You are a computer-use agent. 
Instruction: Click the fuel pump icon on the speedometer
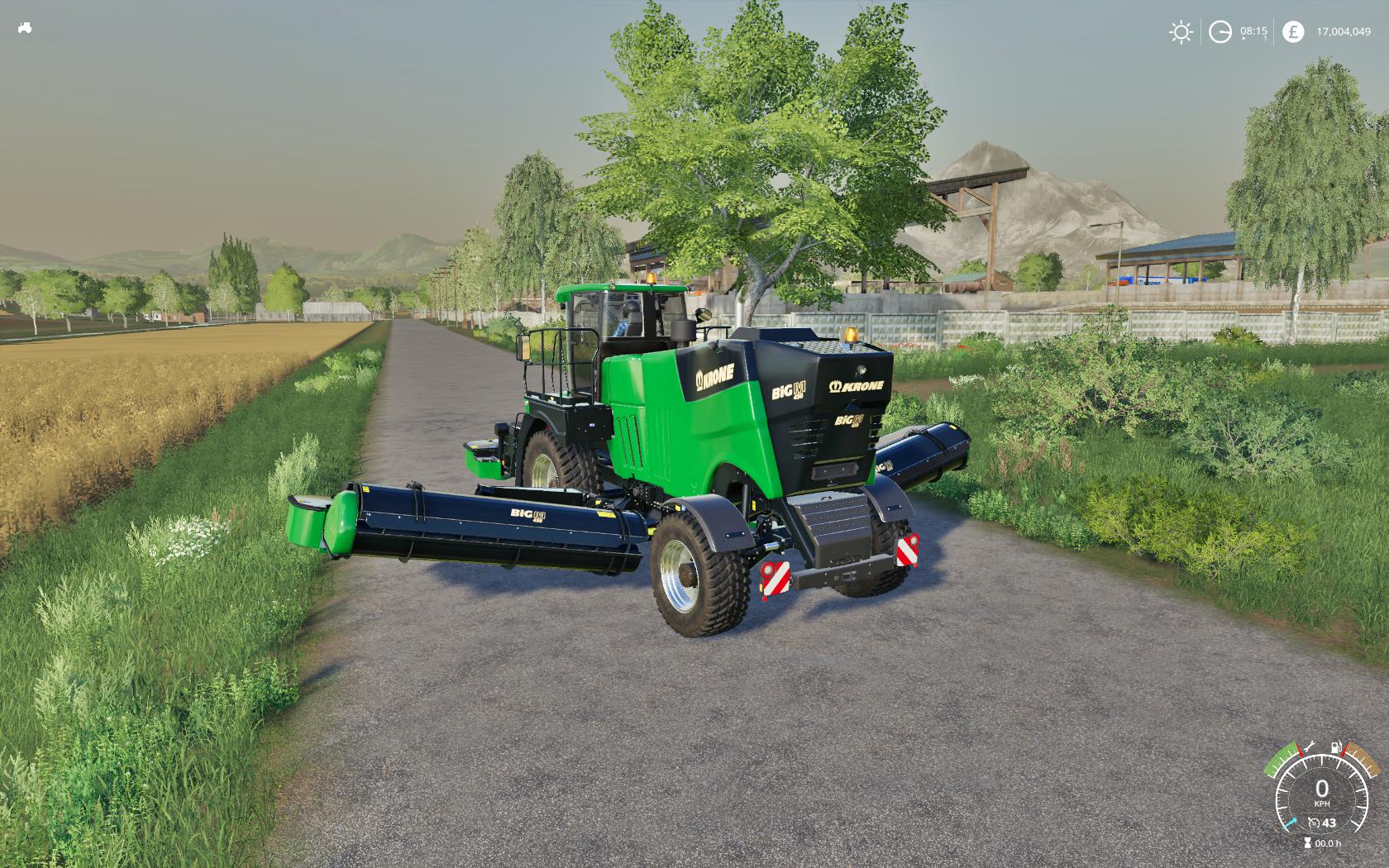point(1336,747)
